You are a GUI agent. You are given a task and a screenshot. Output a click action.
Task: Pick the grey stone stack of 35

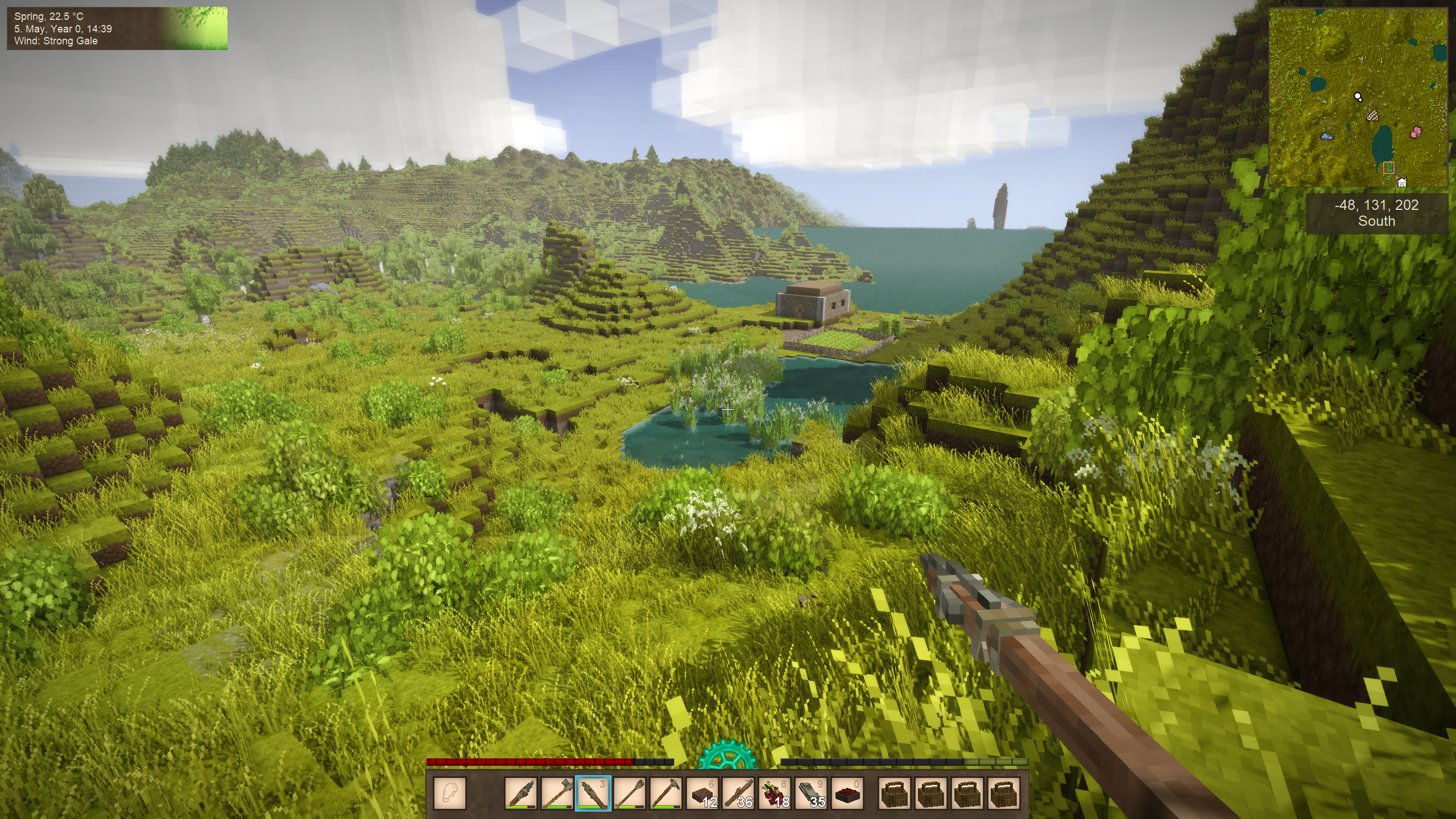[809, 793]
